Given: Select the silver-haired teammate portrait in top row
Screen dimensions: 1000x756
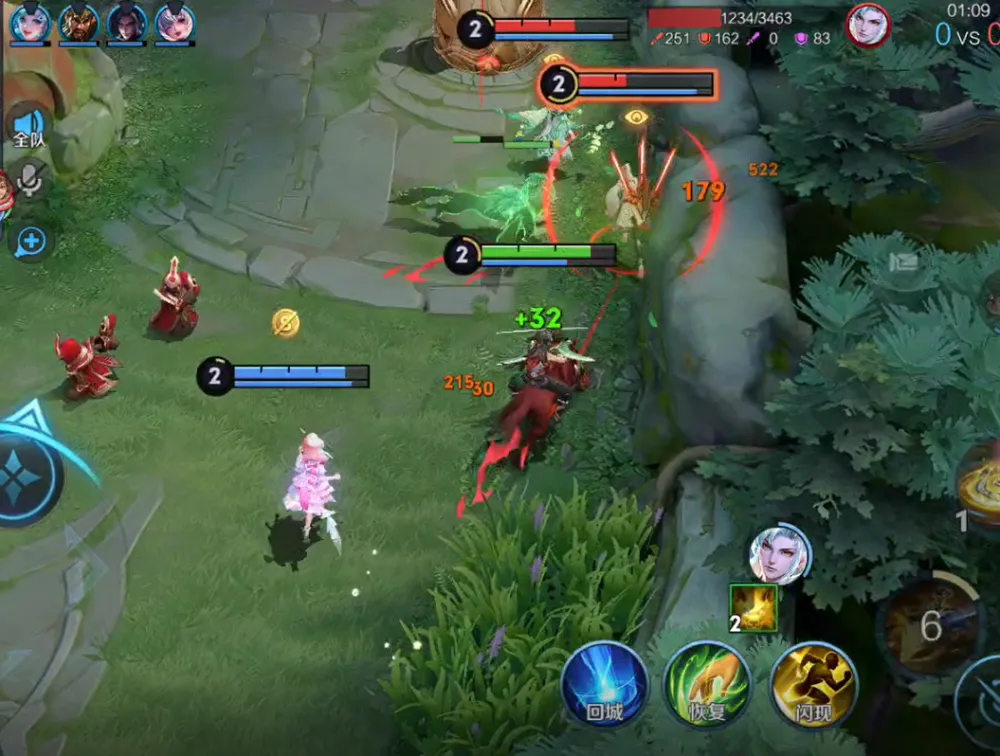Looking at the screenshot, I should pos(175,22).
